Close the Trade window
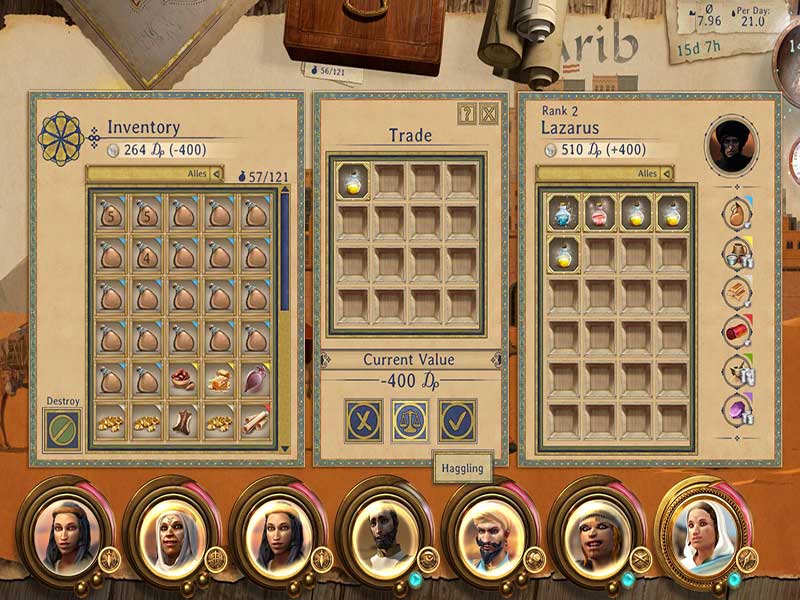This screenshot has width=800, height=600. coord(488,113)
